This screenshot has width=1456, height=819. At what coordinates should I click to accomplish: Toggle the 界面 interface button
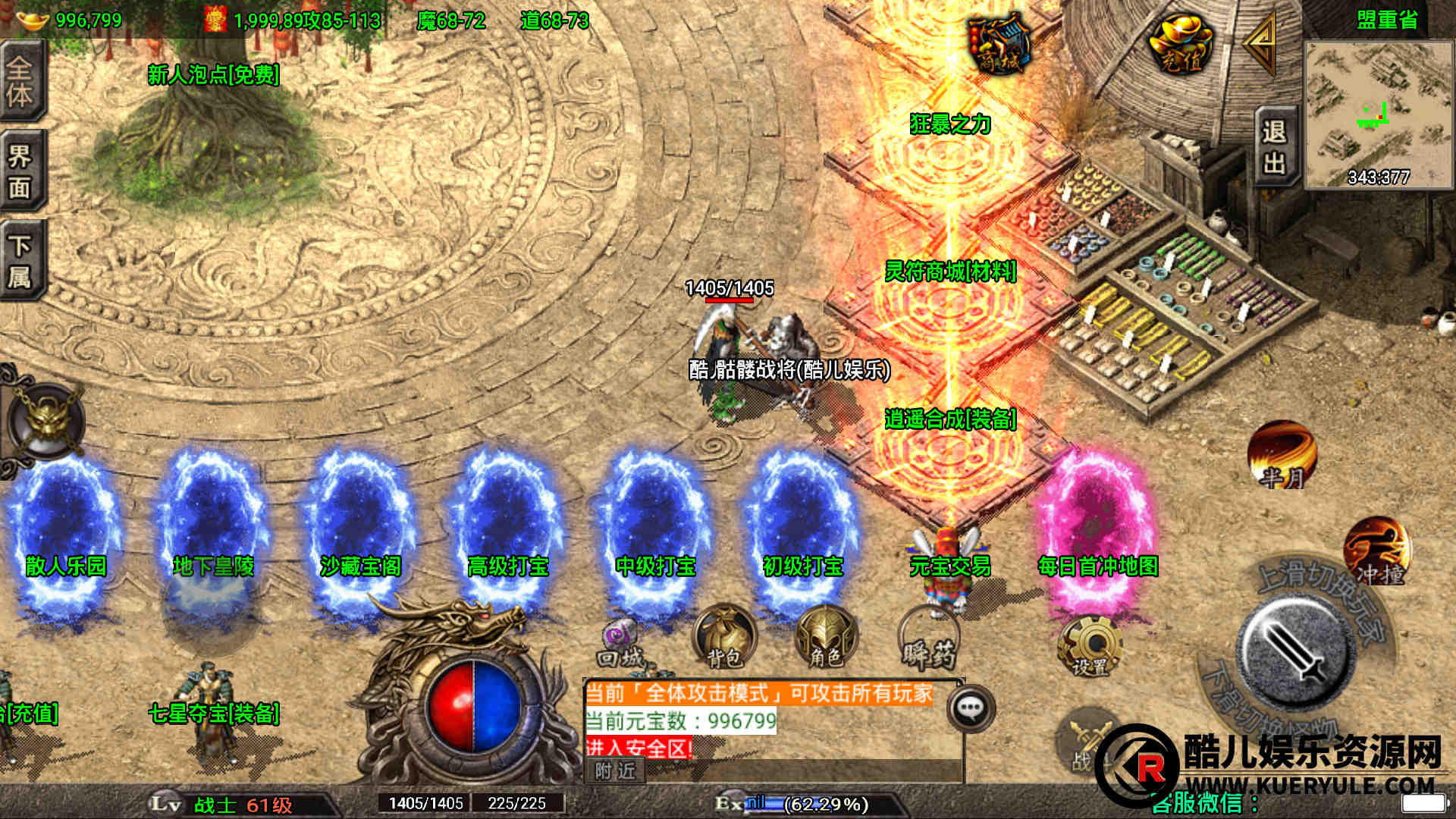click(x=21, y=171)
